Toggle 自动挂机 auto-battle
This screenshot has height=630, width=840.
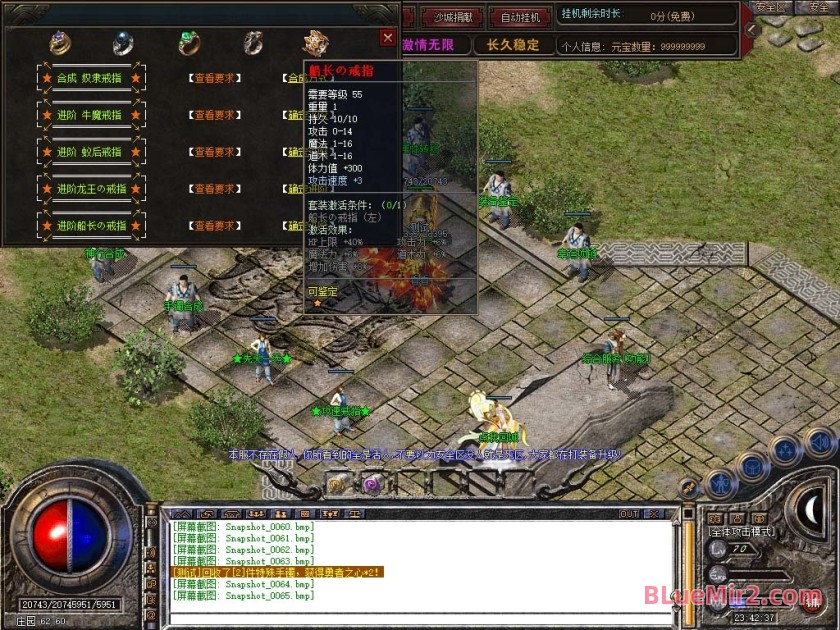(x=520, y=17)
